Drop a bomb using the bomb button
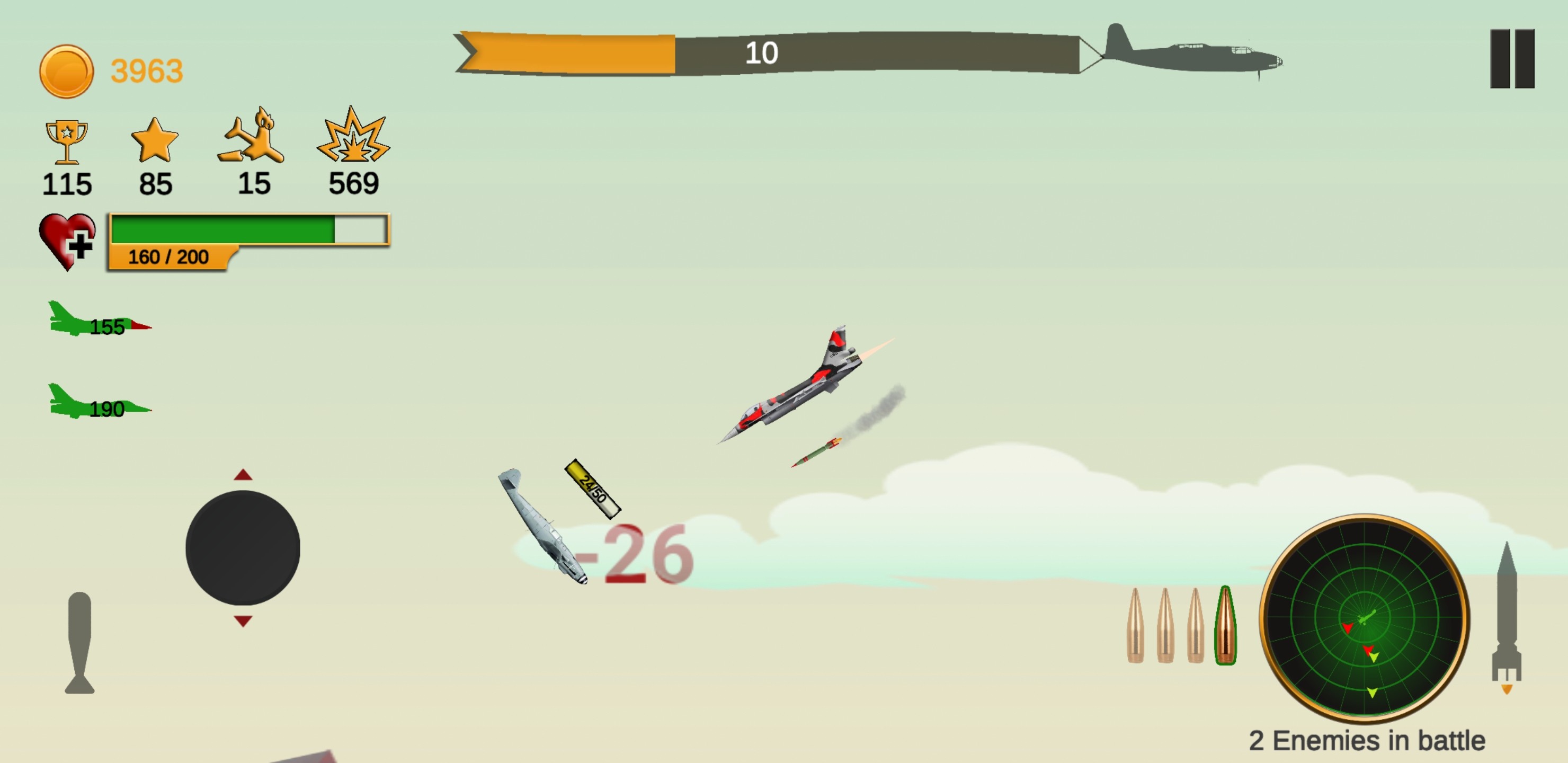The image size is (1568, 763). pos(79,642)
